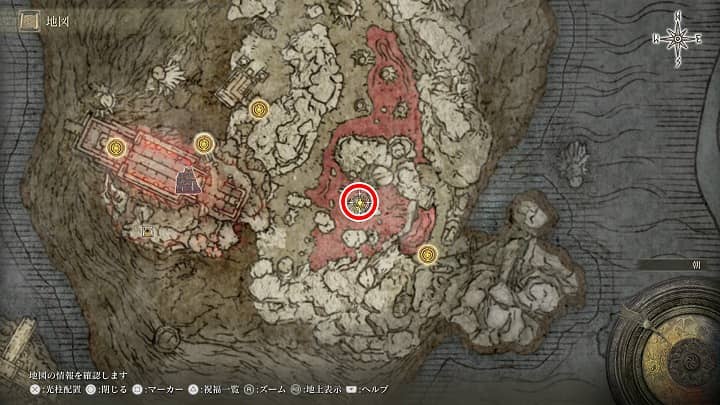
Task: Click the compass rose on the map
Action: pyautogui.click(x=678, y=37)
